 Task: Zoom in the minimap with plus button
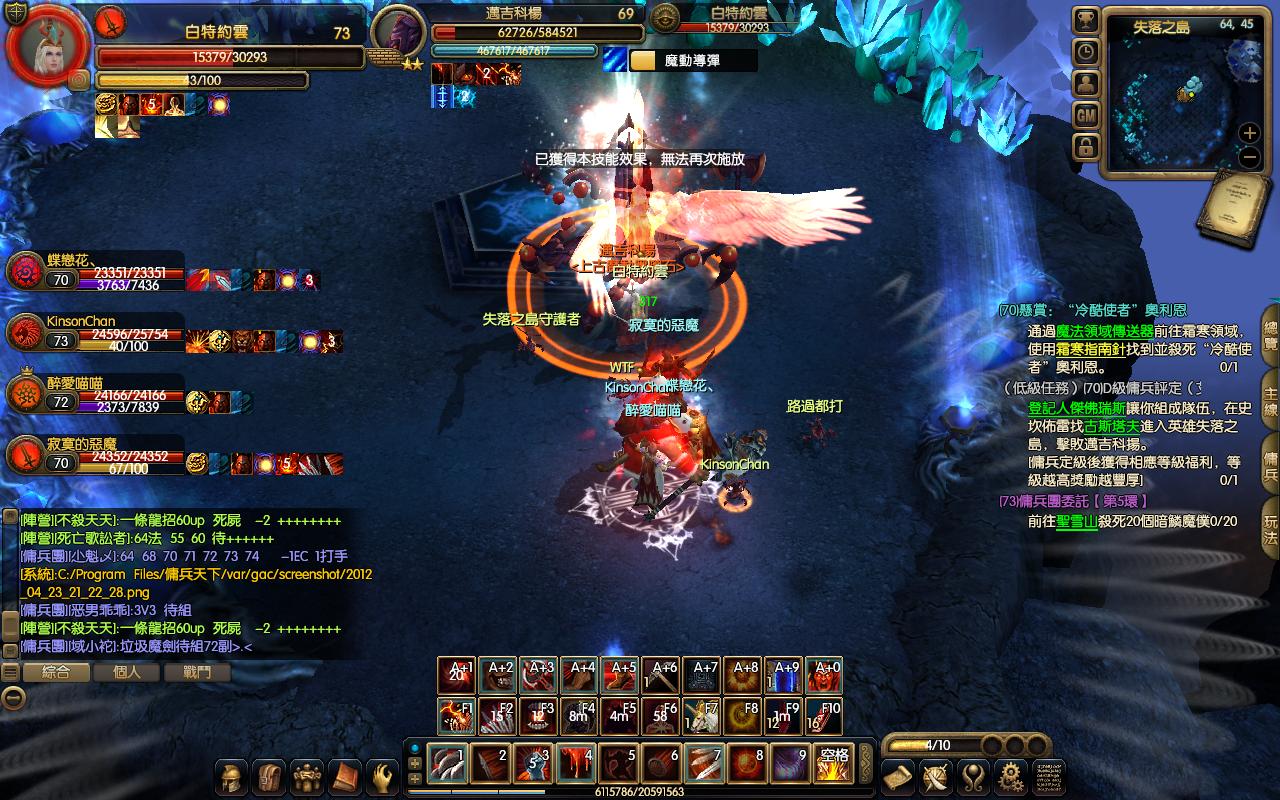point(1249,132)
